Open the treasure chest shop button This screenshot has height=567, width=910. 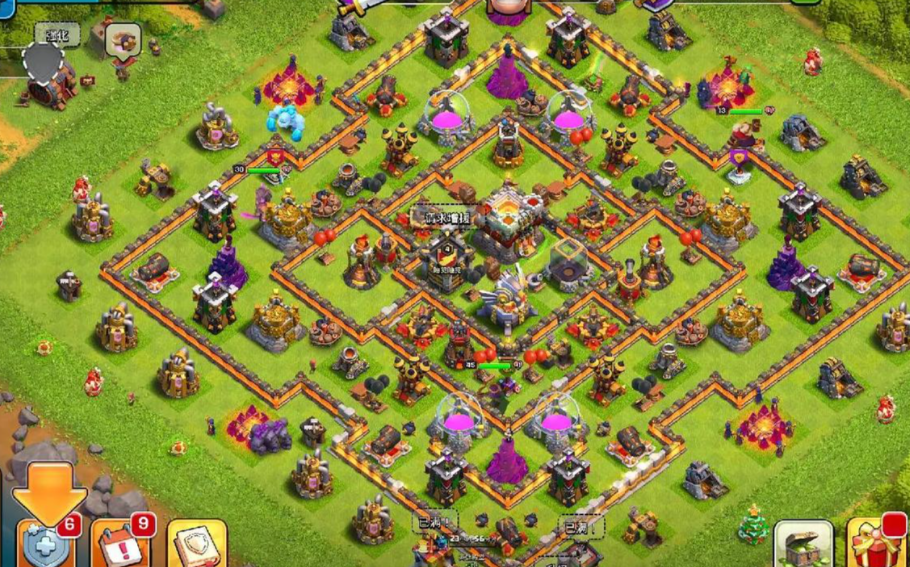(803, 545)
